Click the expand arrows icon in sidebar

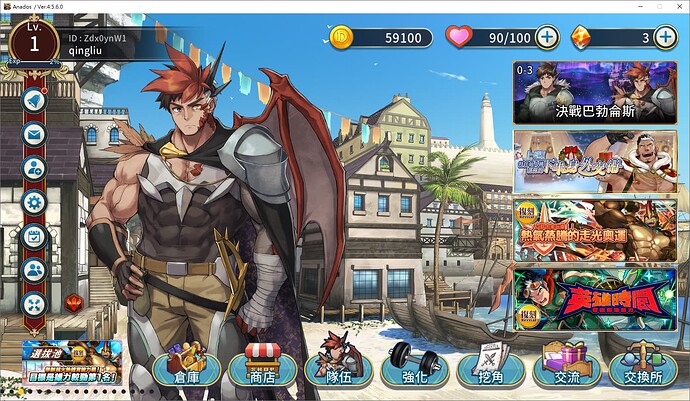pos(34,305)
